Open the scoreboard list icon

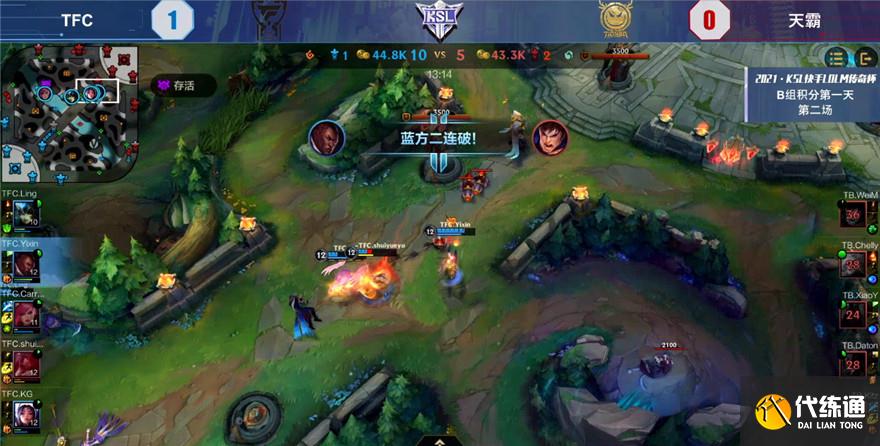pos(837,57)
